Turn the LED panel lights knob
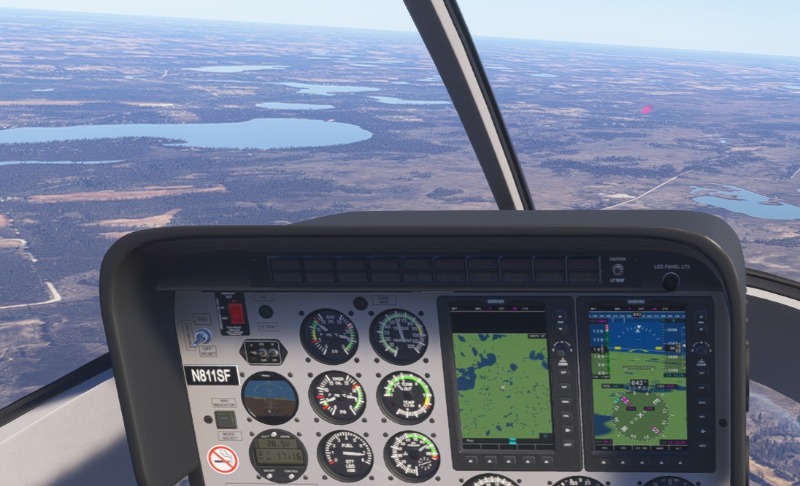Screen dimensions: 800x486 (670, 281)
